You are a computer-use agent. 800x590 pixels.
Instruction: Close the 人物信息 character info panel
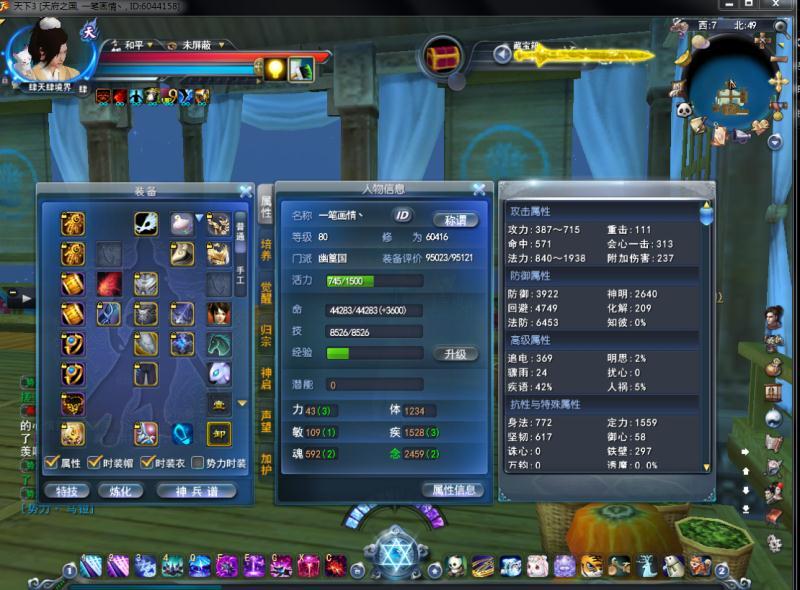click(x=479, y=189)
